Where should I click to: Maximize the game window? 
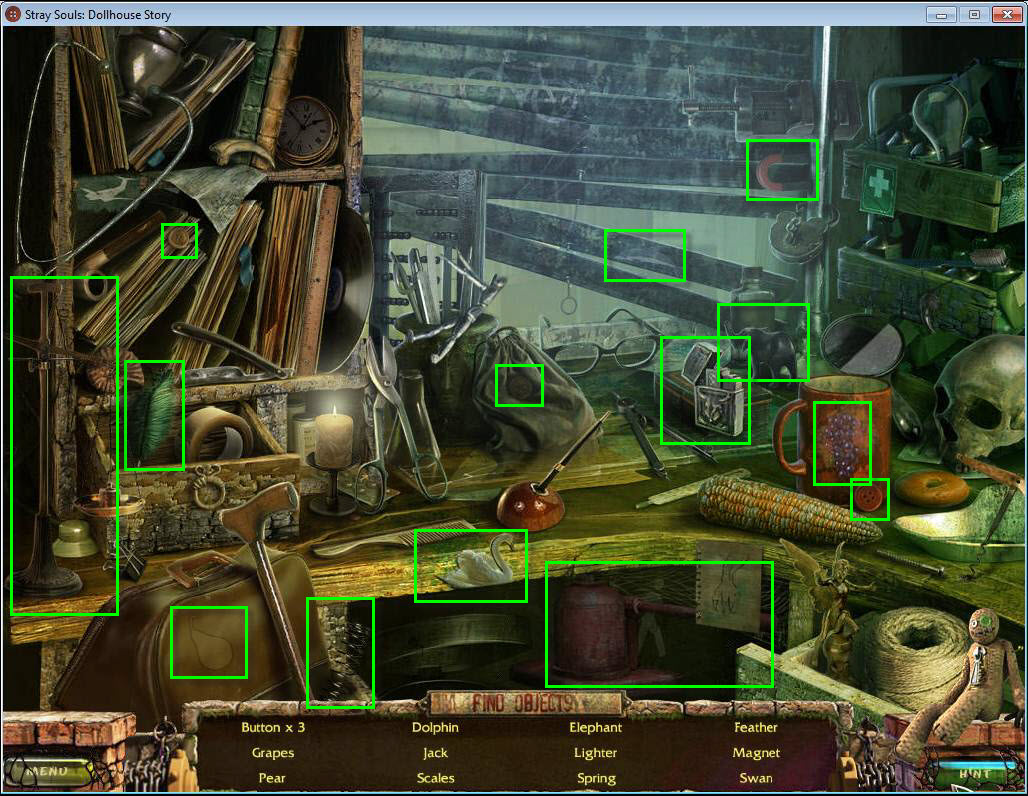972,14
